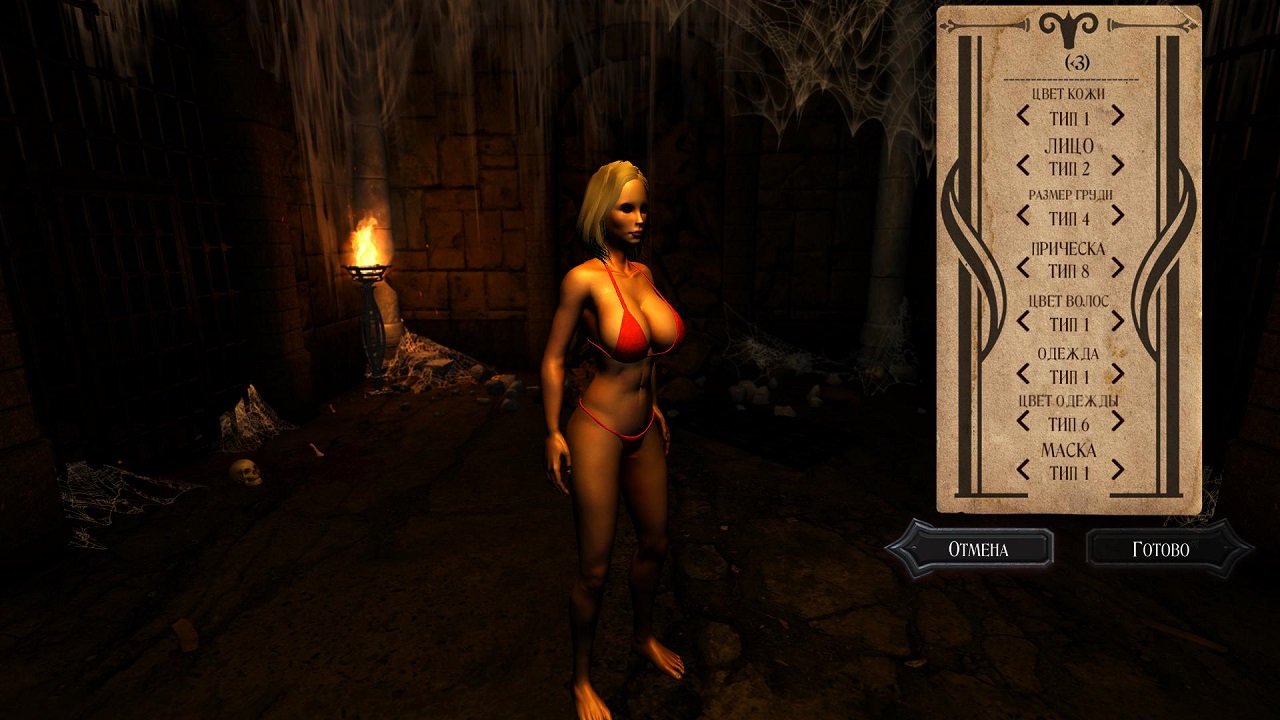Select next Цвет кожи skin color type

[x=1117, y=116]
